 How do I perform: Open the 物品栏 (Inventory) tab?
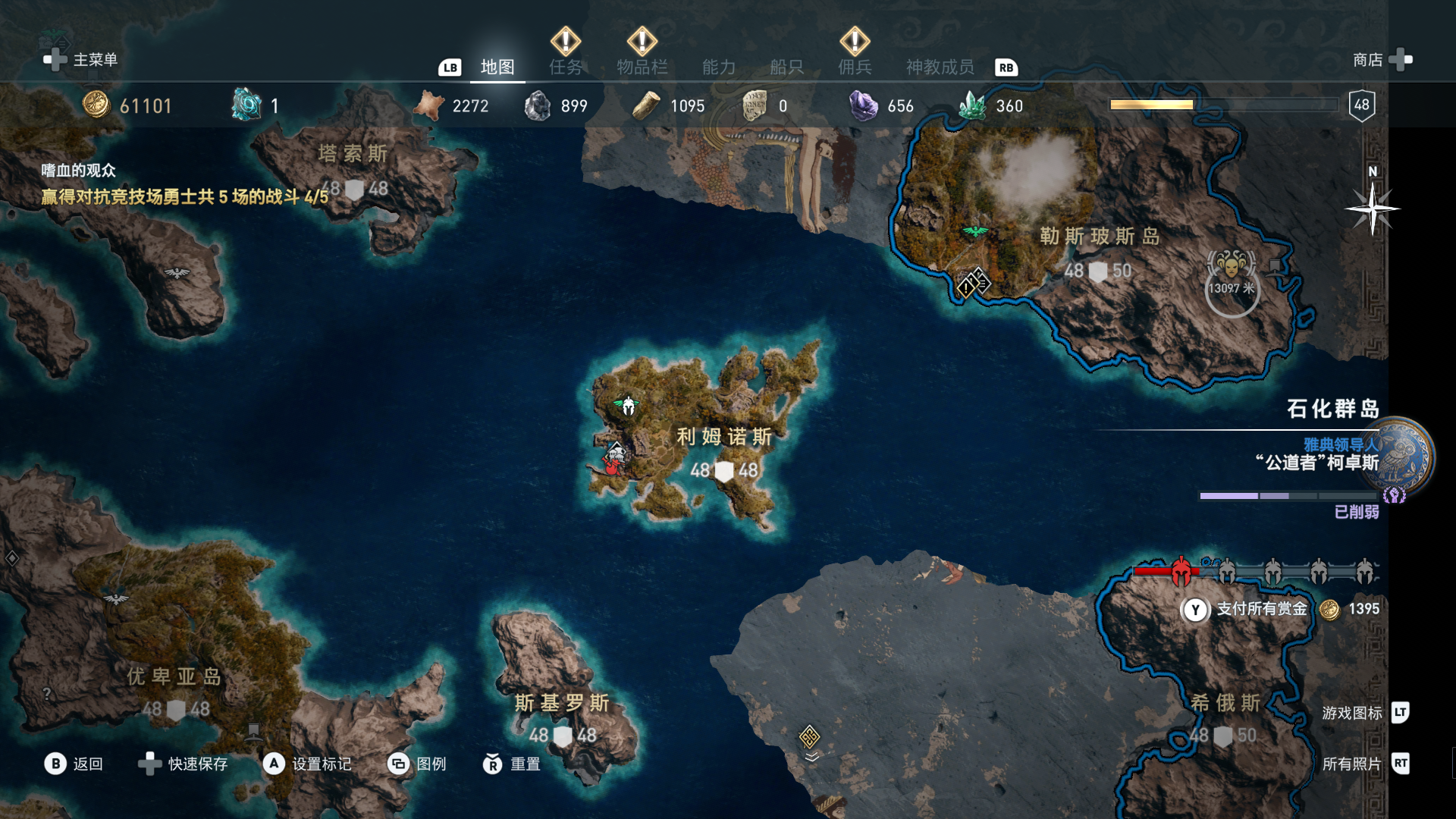pos(642,67)
